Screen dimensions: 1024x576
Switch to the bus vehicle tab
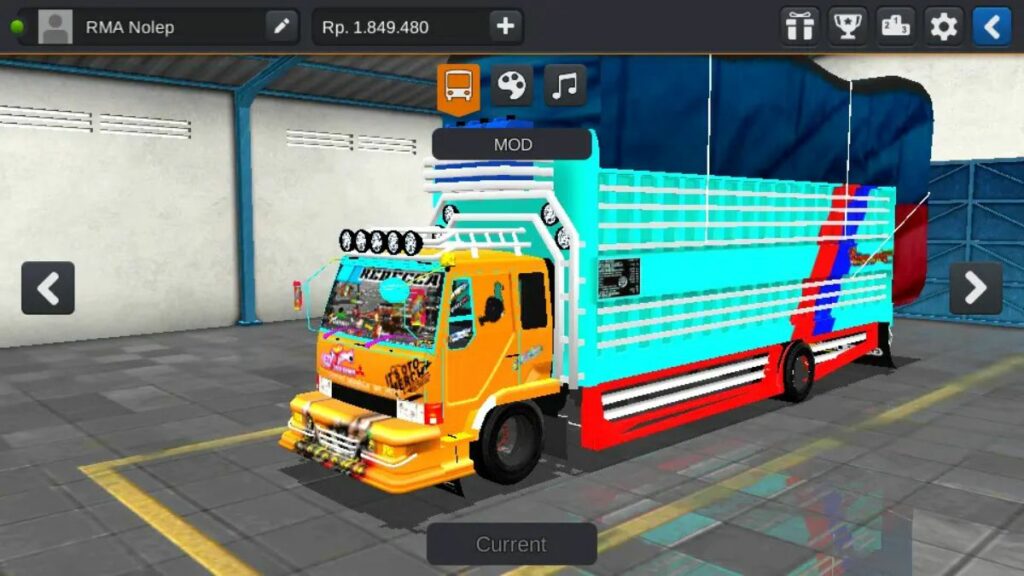(458, 87)
